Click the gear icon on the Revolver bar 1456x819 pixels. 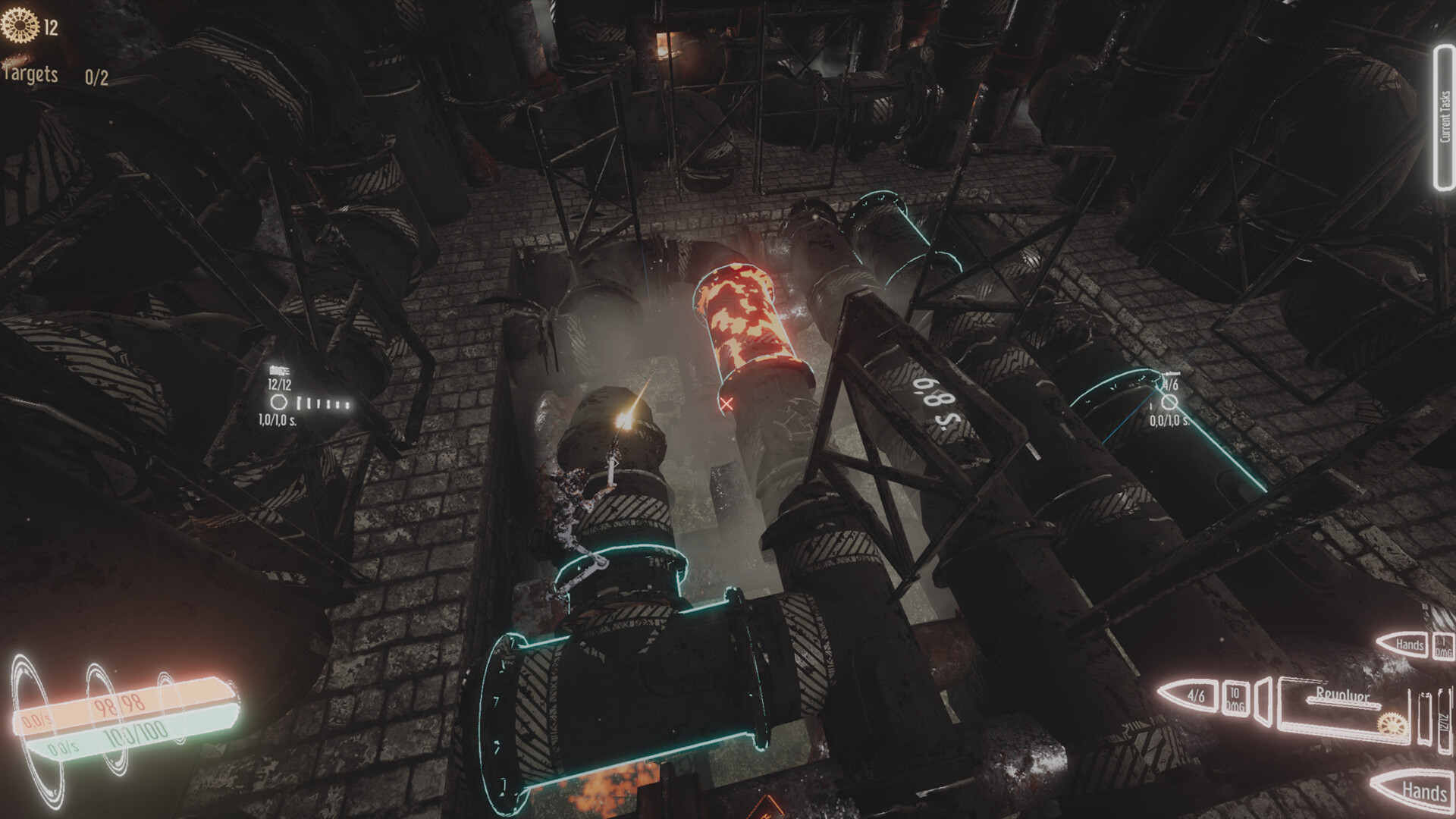1392,725
